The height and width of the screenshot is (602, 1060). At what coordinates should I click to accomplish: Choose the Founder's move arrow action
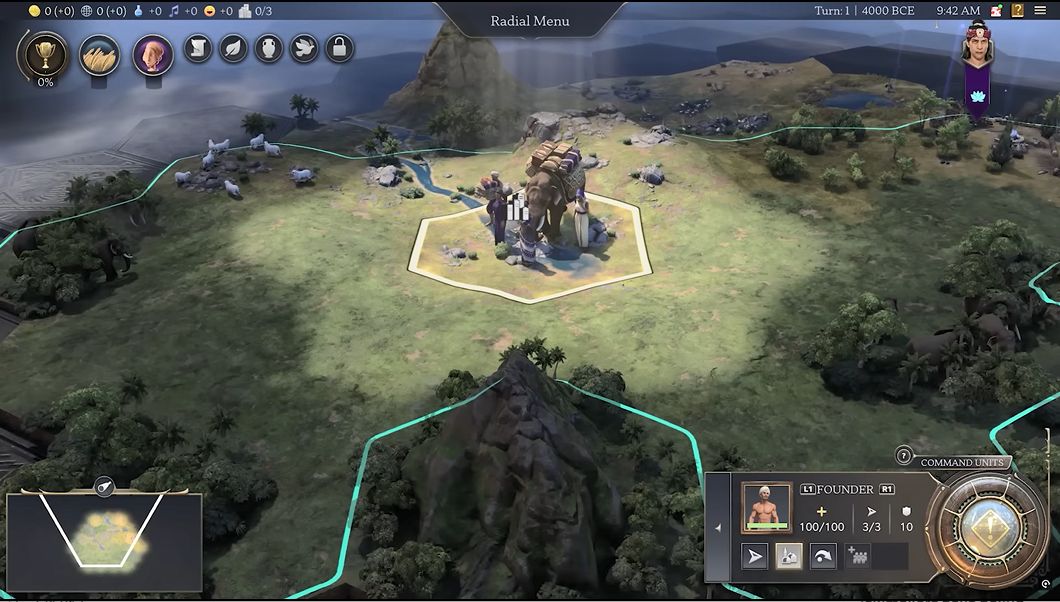[x=755, y=557]
